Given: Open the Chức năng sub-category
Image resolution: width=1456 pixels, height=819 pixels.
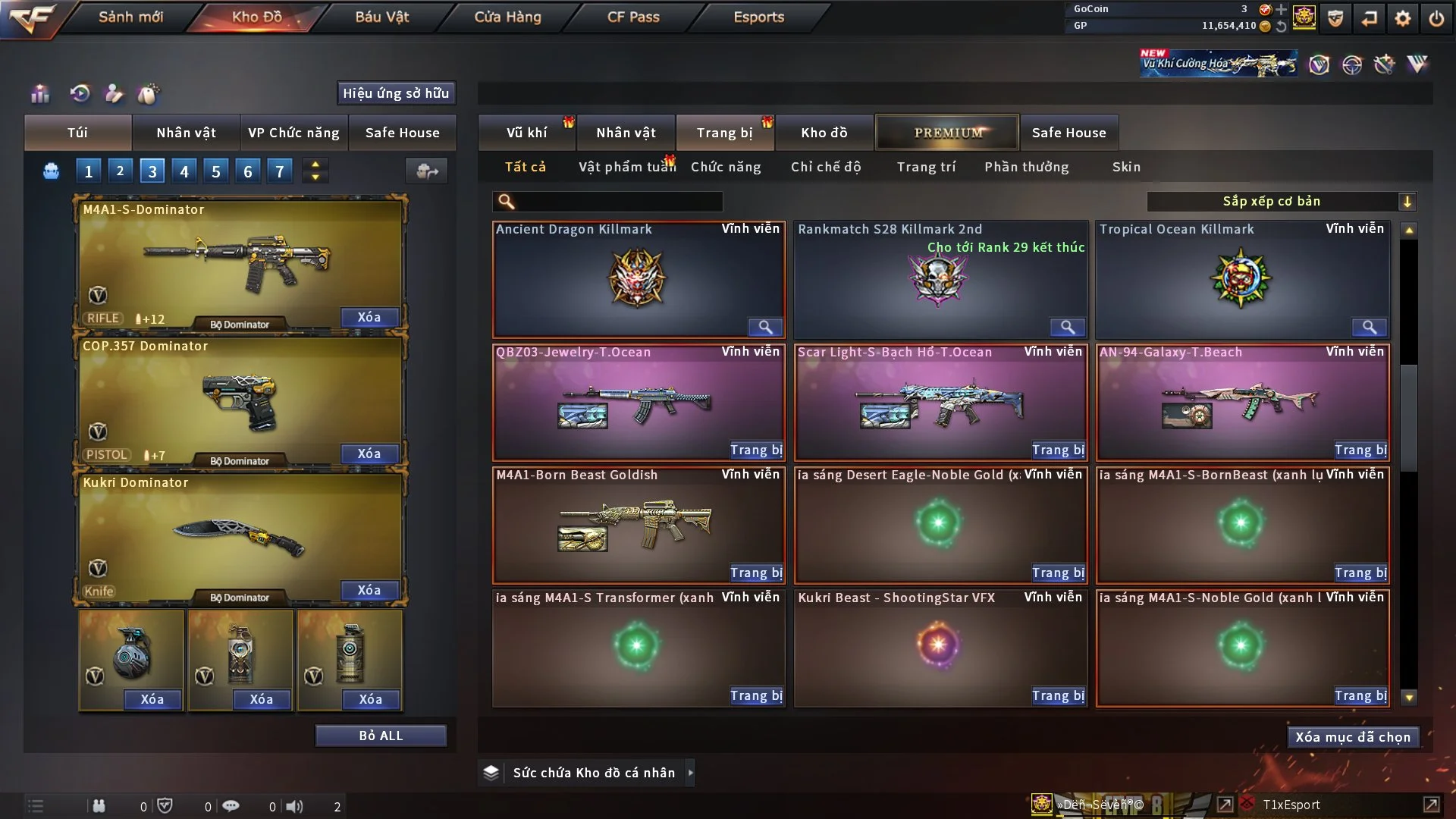Looking at the screenshot, I should coord(726,167).
